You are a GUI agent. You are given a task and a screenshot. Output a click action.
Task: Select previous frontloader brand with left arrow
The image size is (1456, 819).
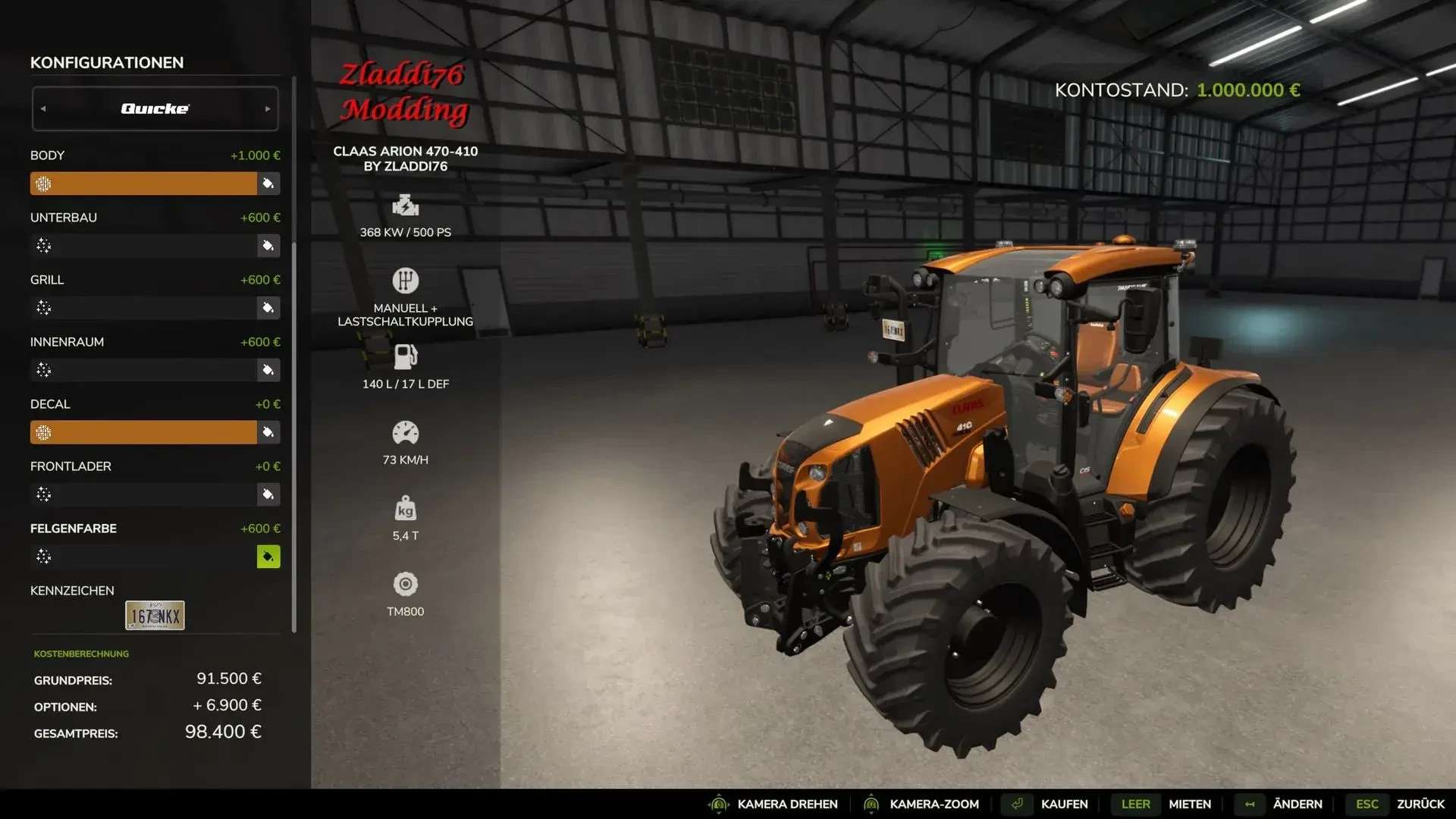(x=43, y=108)
